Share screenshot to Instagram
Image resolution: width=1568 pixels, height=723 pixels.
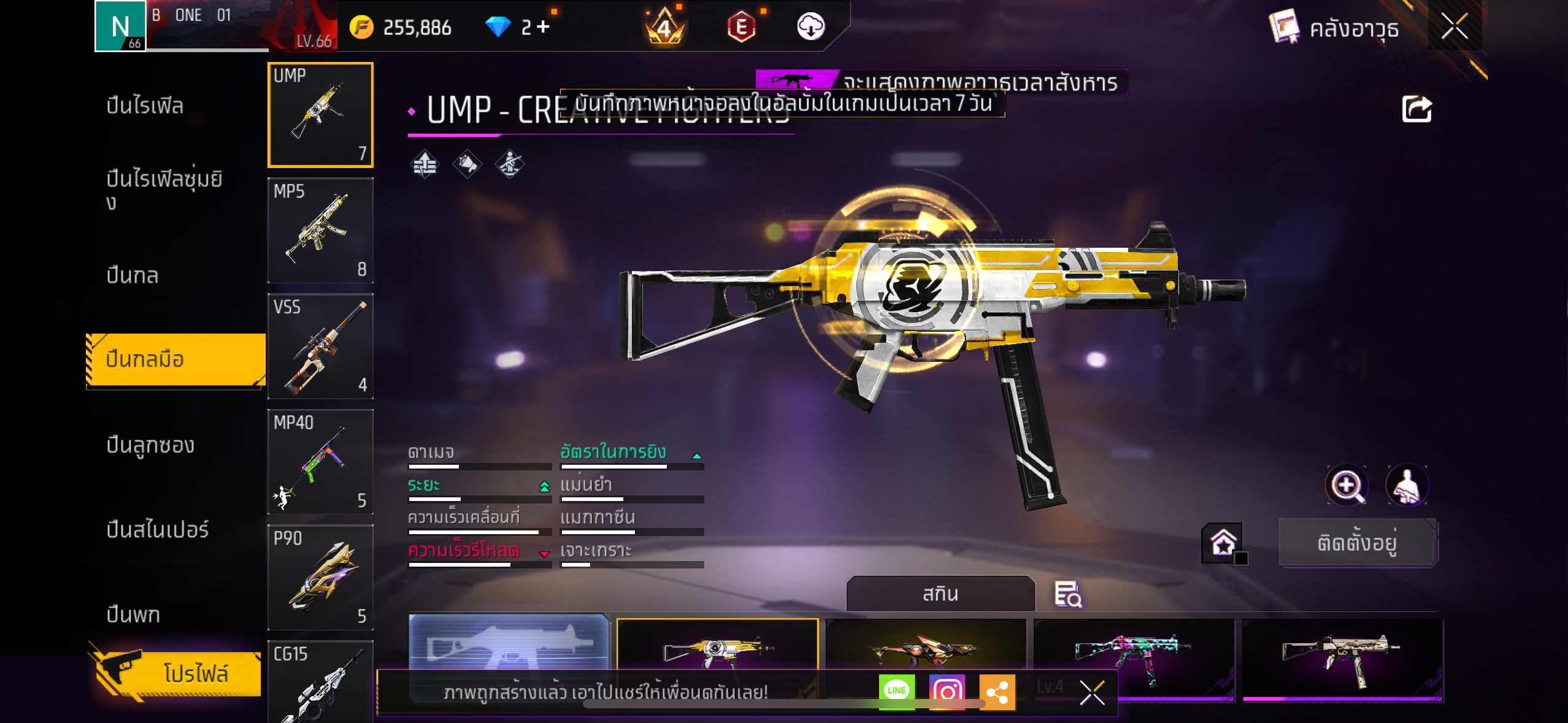[x=947, y=691]
